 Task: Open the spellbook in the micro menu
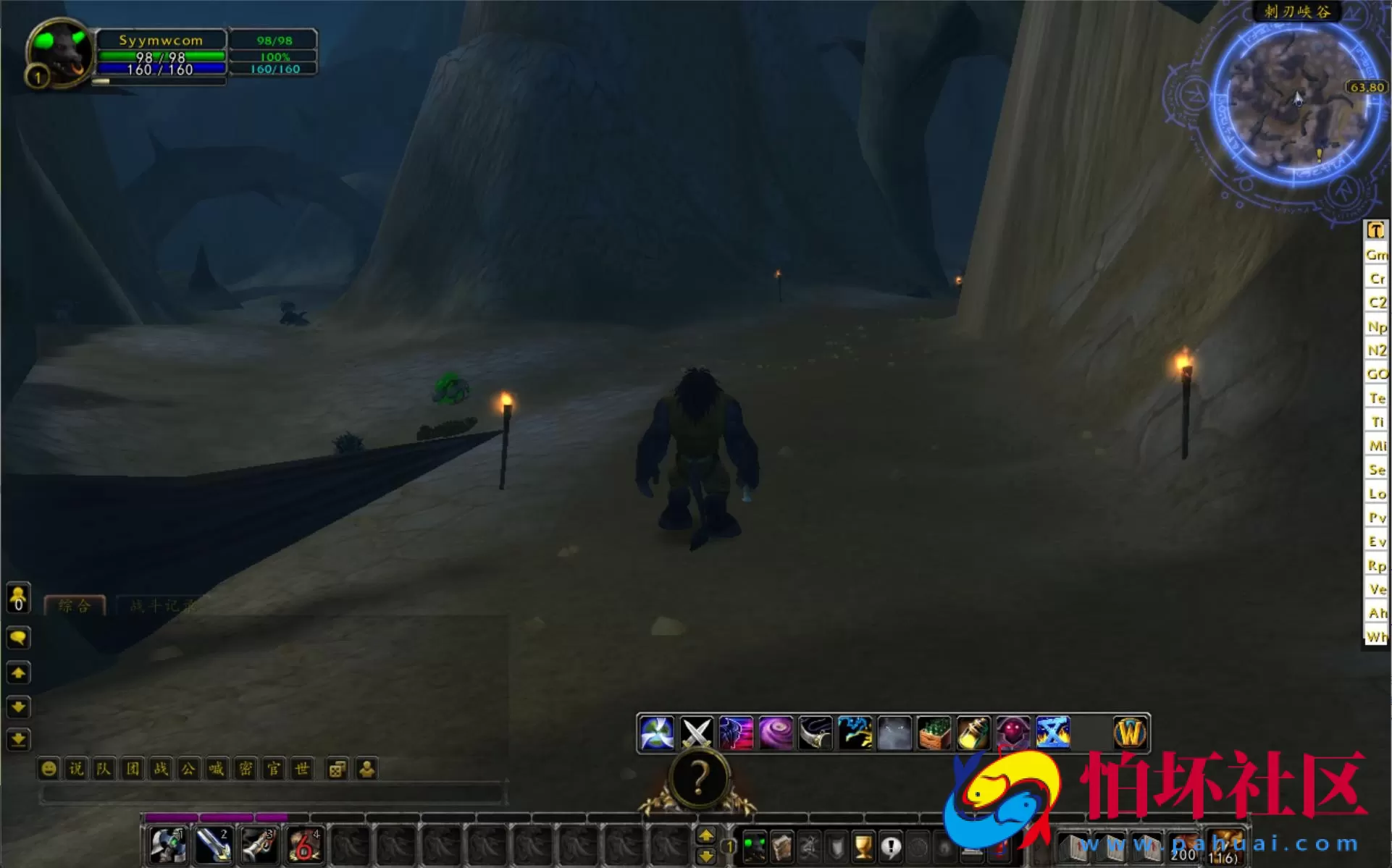784,848
